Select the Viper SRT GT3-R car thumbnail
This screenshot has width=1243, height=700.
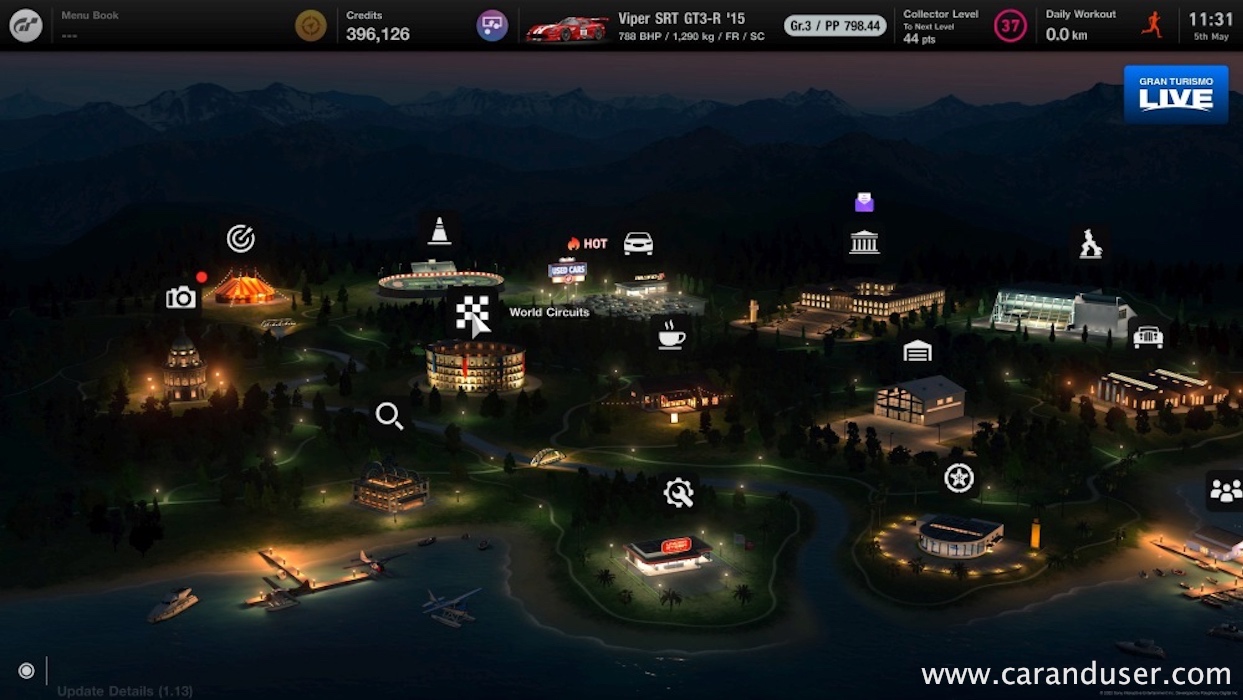click(x=567, y=27)
